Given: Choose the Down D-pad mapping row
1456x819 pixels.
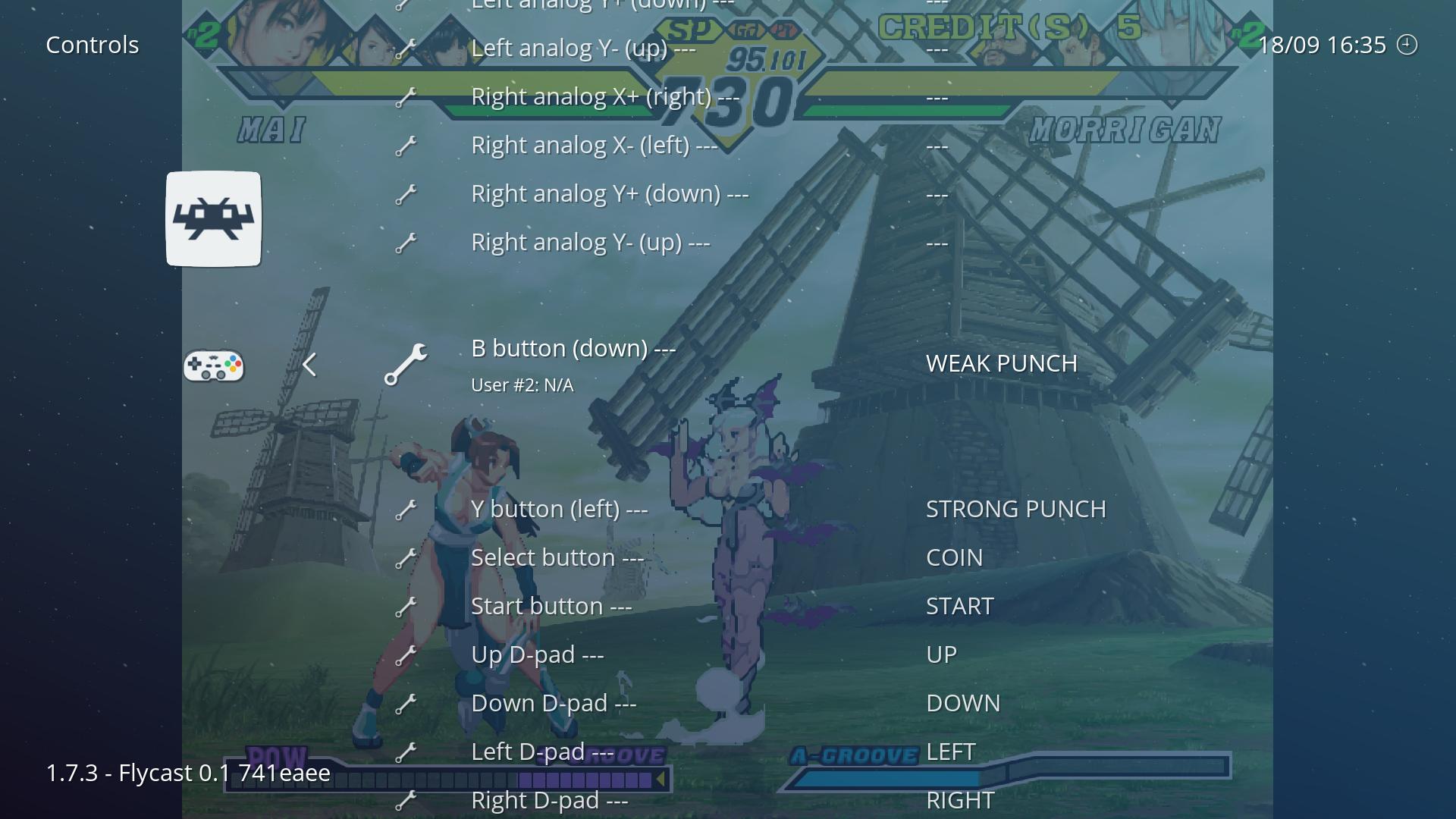Looking at the screenshot, I should [x=554, y=704].
